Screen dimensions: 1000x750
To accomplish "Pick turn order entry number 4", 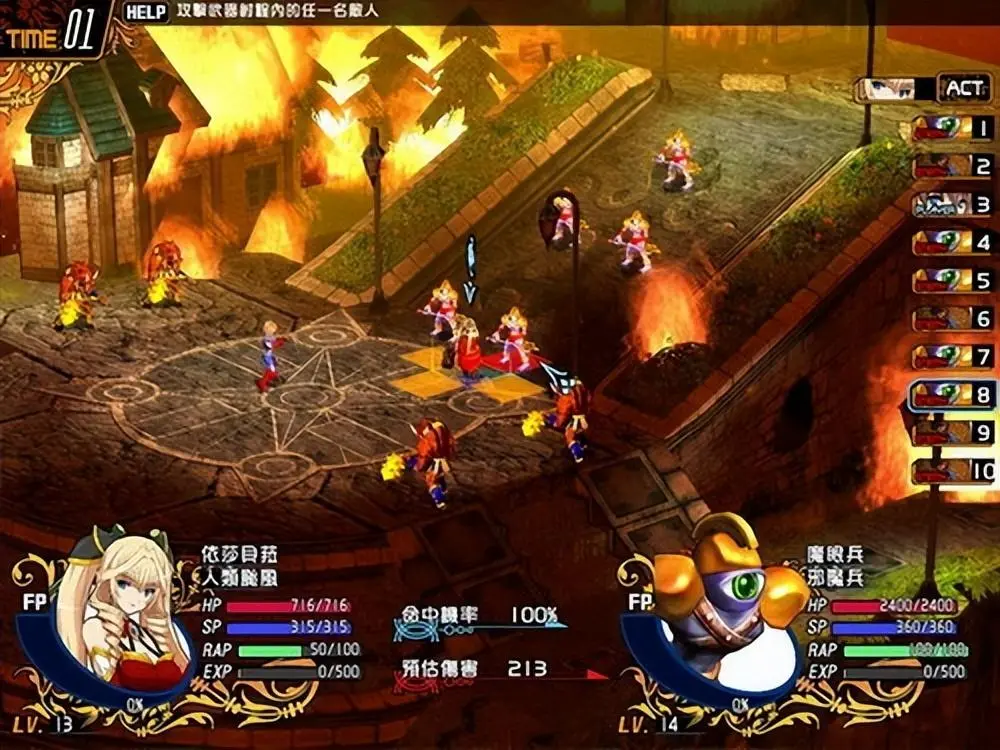I will (953, 242).
